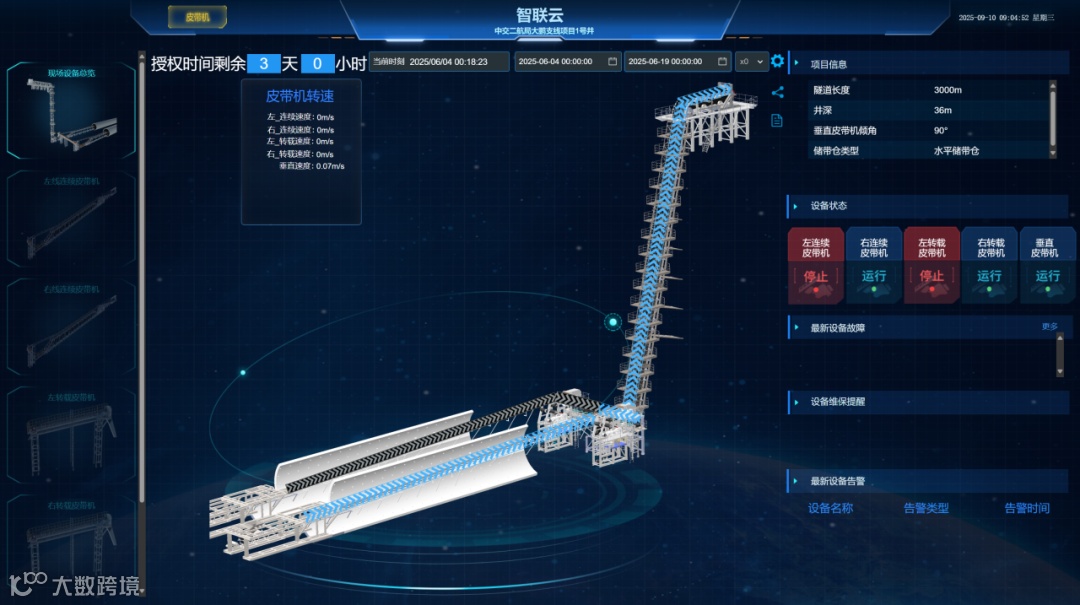Choose the 右线连续皮带机 thumbnail
1080x605 pixels.
(72, 325)
